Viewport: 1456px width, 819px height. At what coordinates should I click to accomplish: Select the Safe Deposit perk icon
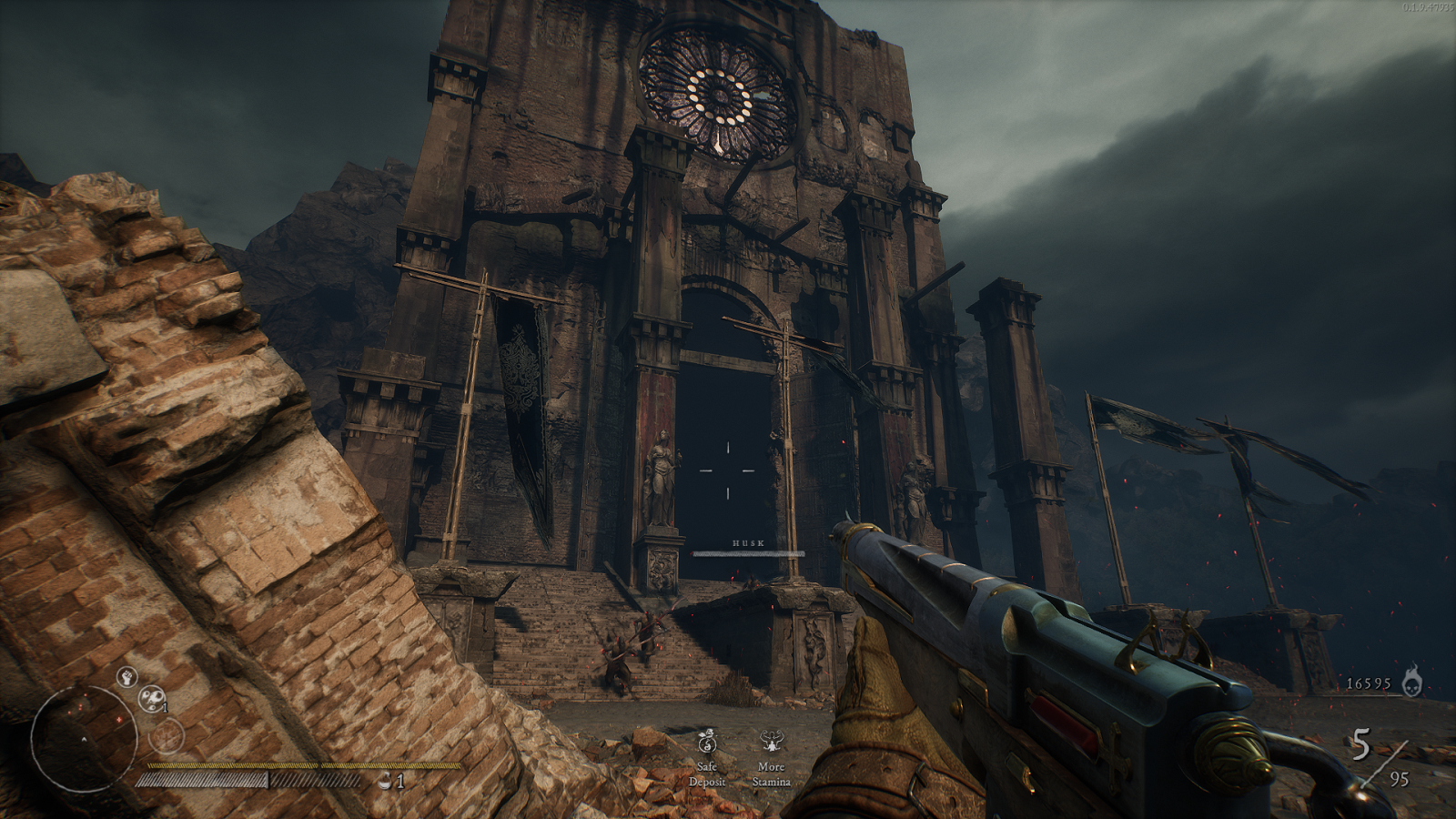point(707,742)
